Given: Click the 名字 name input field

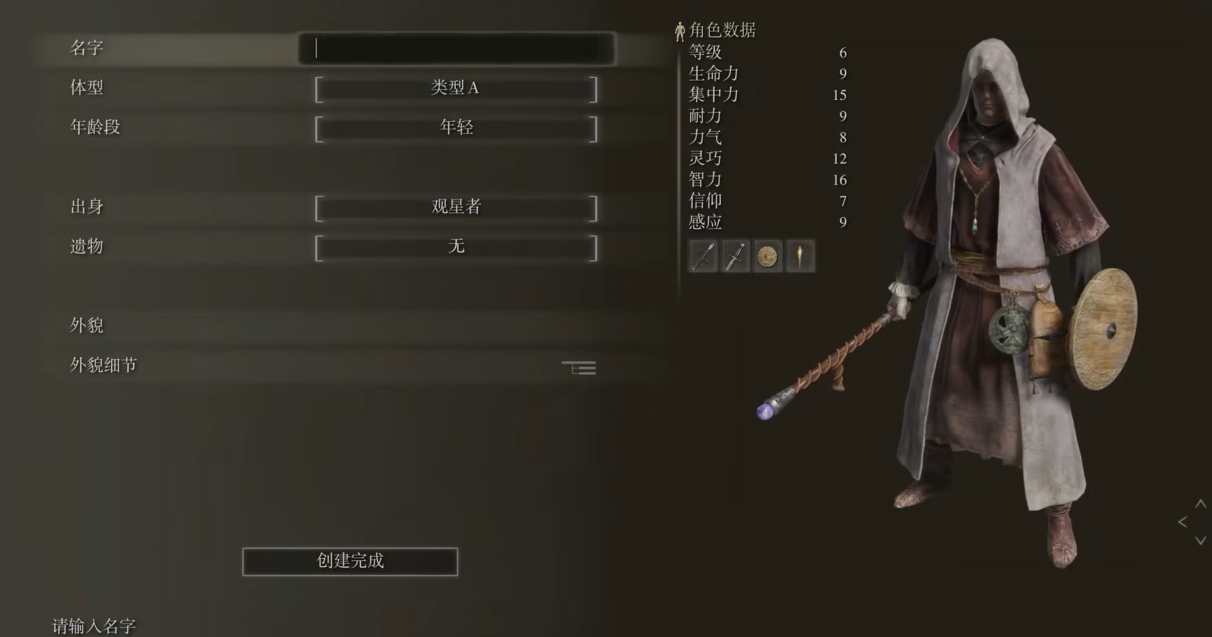Looking at the screenshot, I should pyautogui.click(x=456, y=48).
